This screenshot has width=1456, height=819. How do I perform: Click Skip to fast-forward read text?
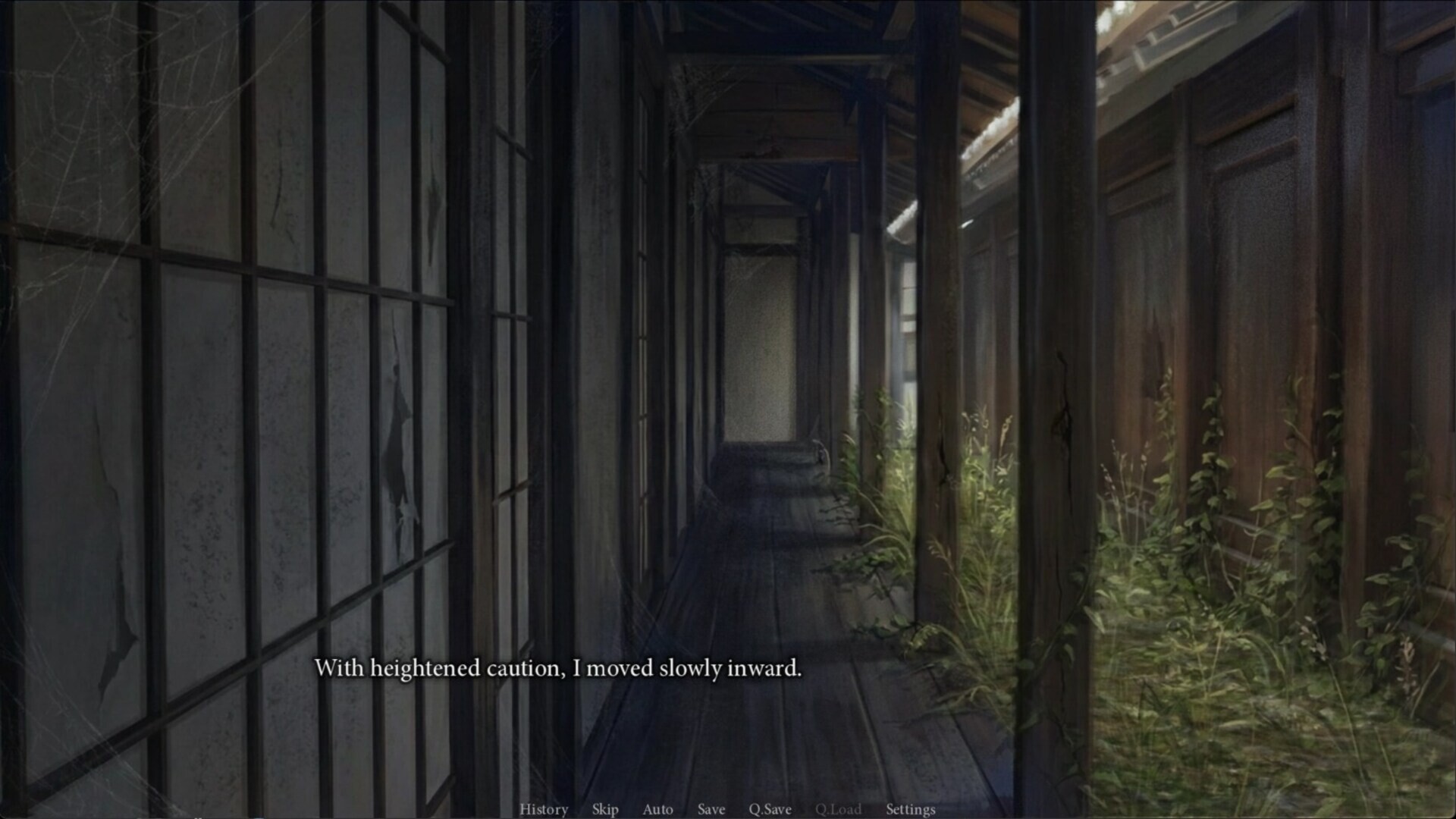(x=604, y=809)
